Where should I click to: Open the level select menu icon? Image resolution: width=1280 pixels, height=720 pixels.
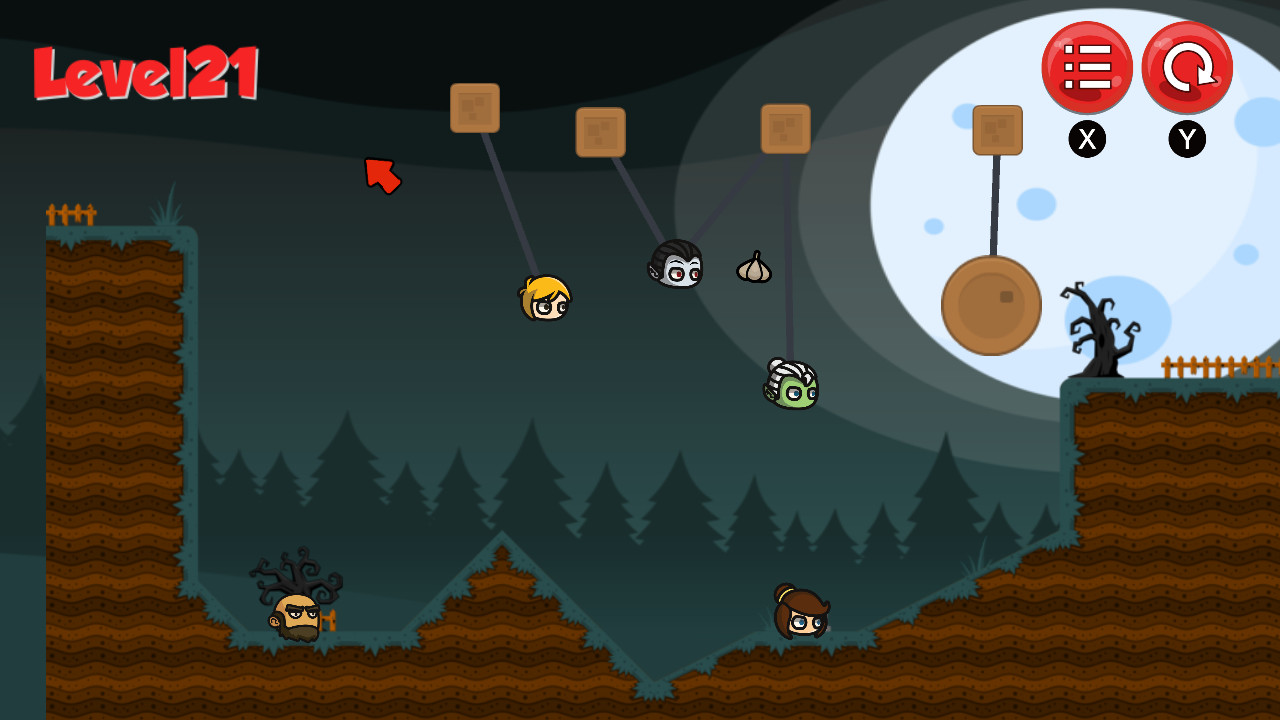(x=1088, y=67)
